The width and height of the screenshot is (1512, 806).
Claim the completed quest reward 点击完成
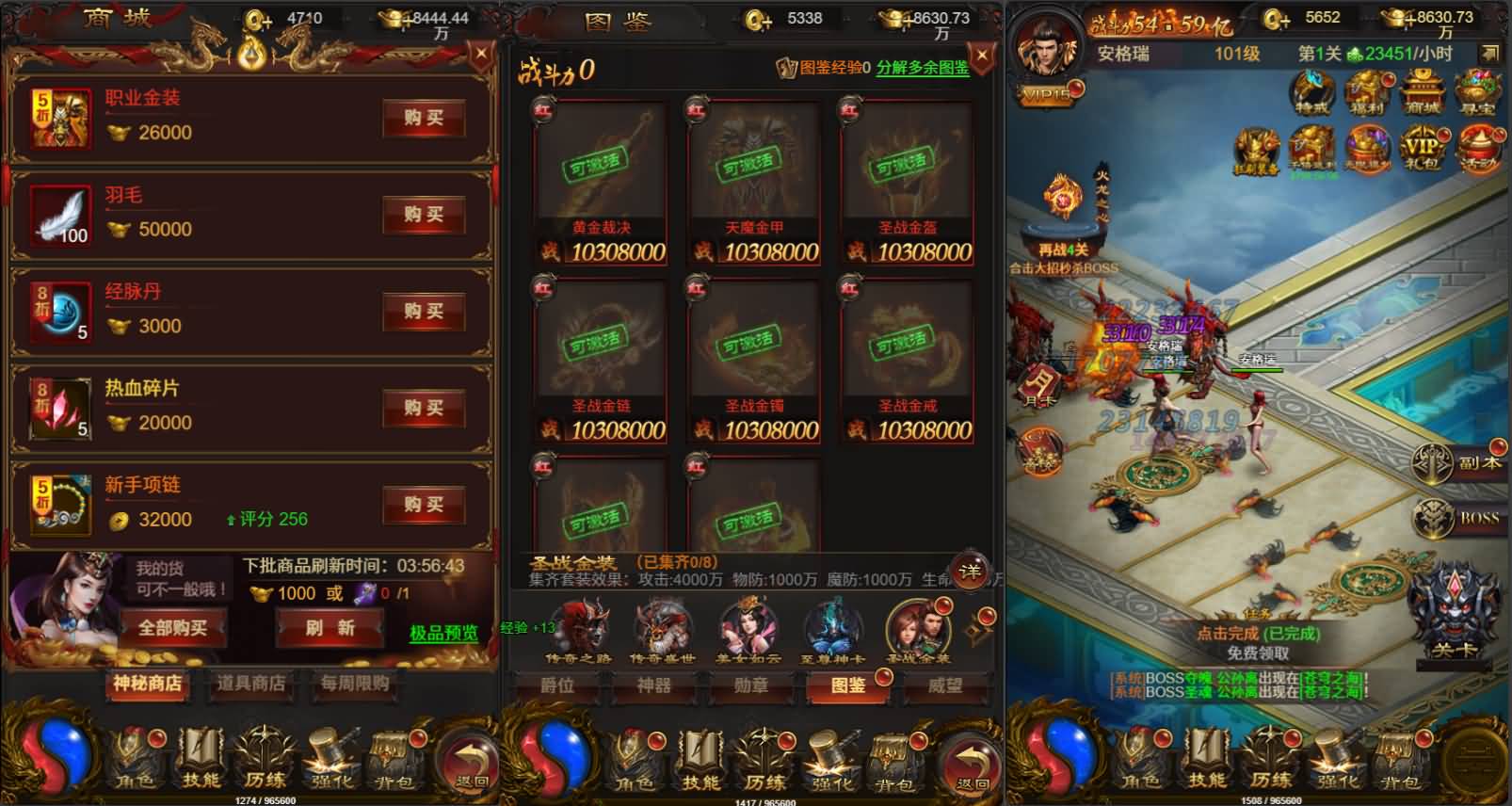point(1258,634)
